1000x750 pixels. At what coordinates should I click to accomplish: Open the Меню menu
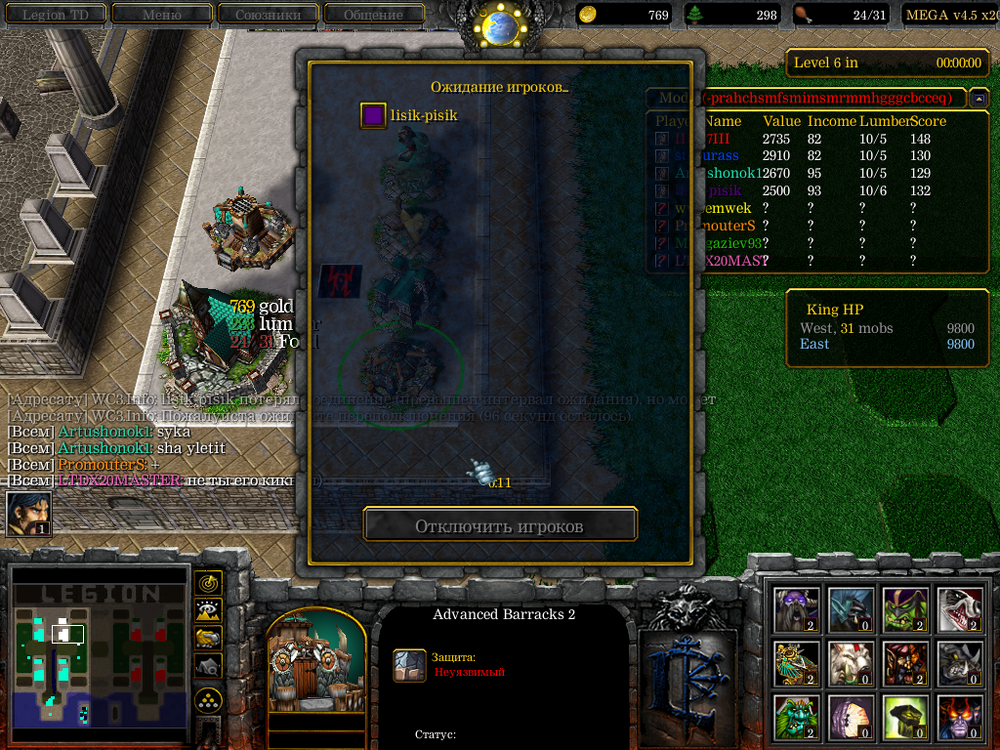[161, 14]
